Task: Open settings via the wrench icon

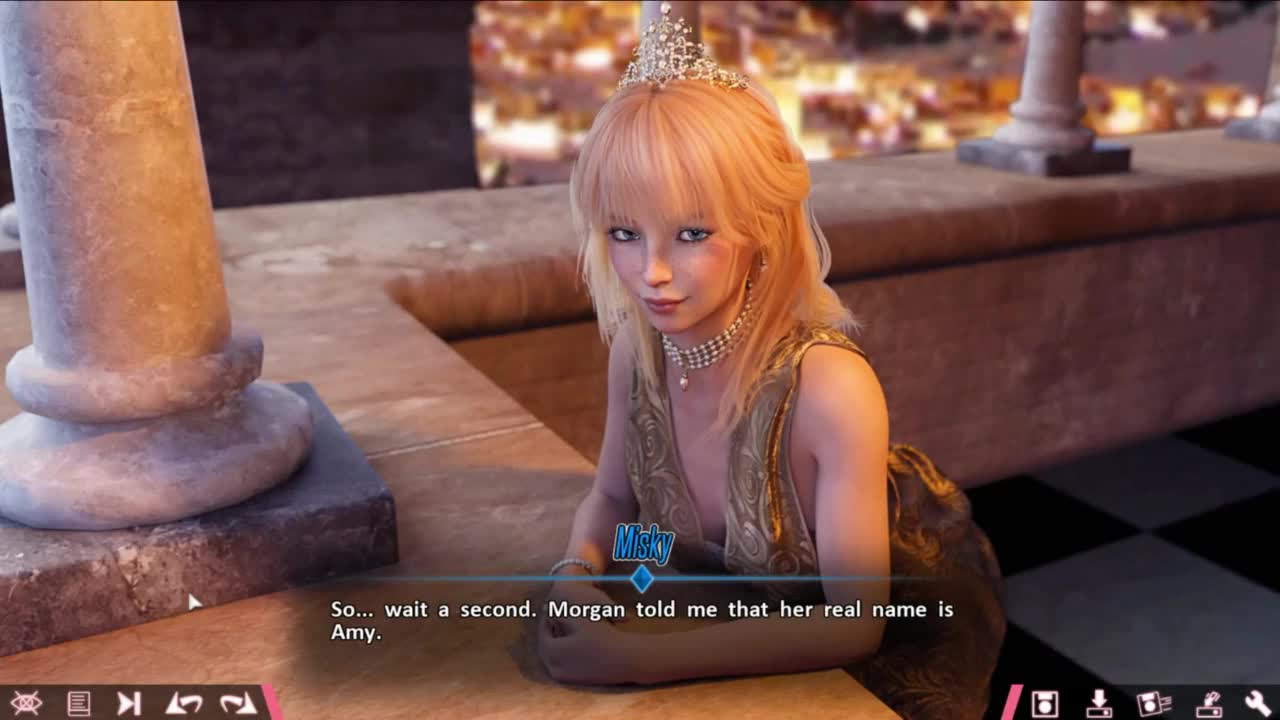Action: [x=1258, y=703]
